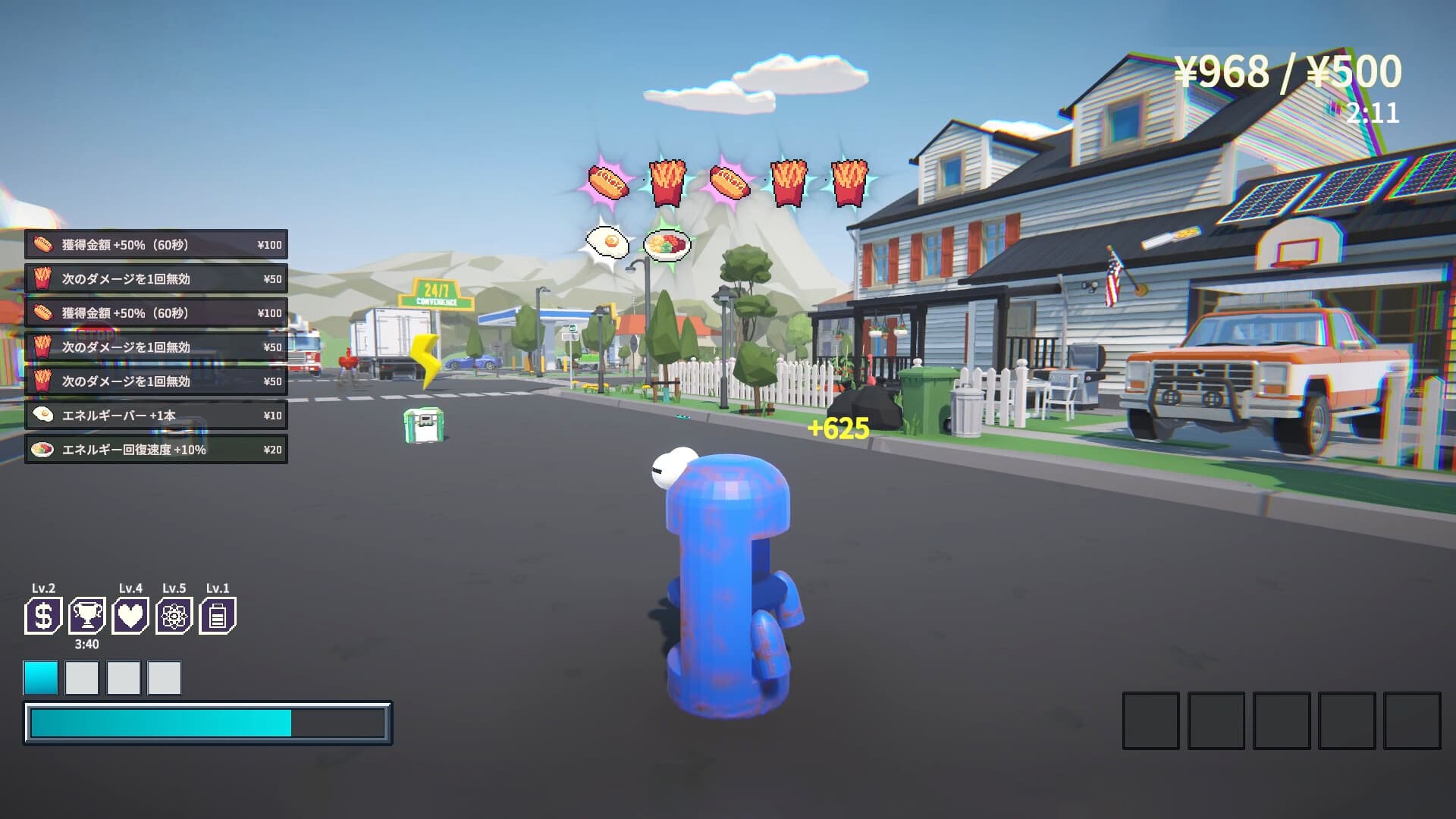Purchase エネルギー回復速度 +10% for ¥20
Image resolution: width=1456 pixels, height=819 pixels.
(155, 449)
